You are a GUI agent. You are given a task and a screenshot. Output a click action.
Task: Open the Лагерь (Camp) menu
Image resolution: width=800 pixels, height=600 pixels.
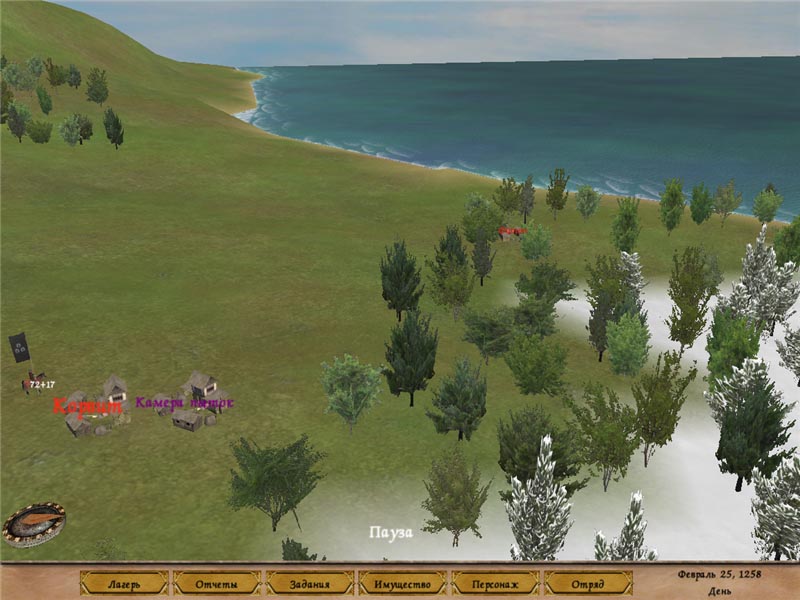(x=124, y=583)
